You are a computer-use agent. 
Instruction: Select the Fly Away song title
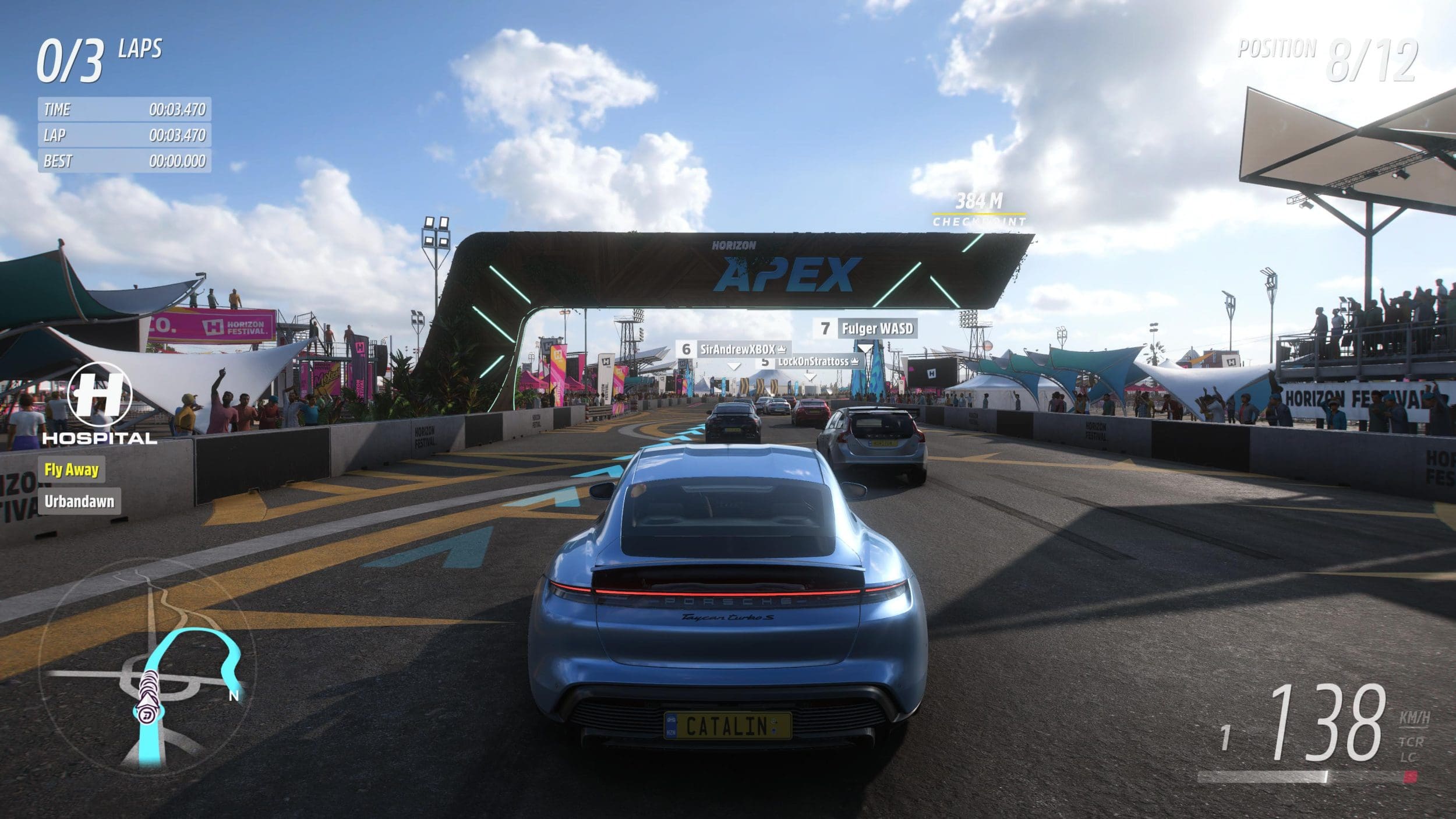(x=72, y=469)
